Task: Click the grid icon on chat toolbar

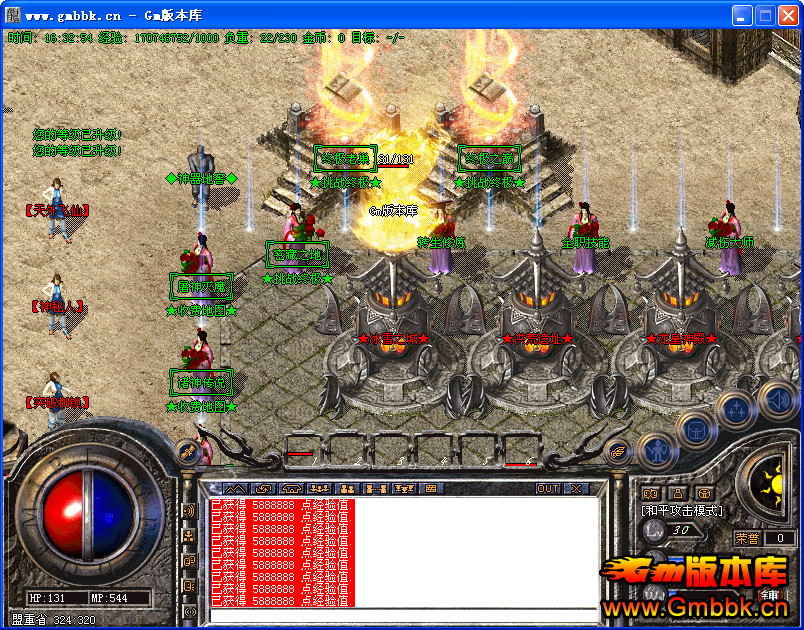Action: [x=431, y=489]
